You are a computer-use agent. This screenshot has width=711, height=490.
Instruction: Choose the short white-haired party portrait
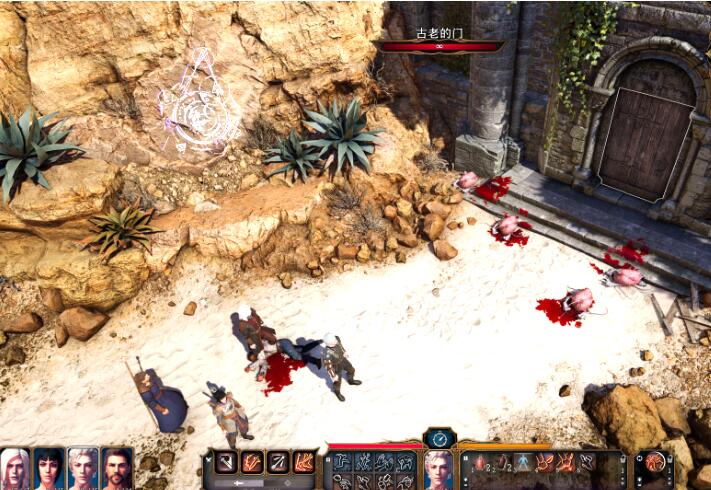[83, 468]
